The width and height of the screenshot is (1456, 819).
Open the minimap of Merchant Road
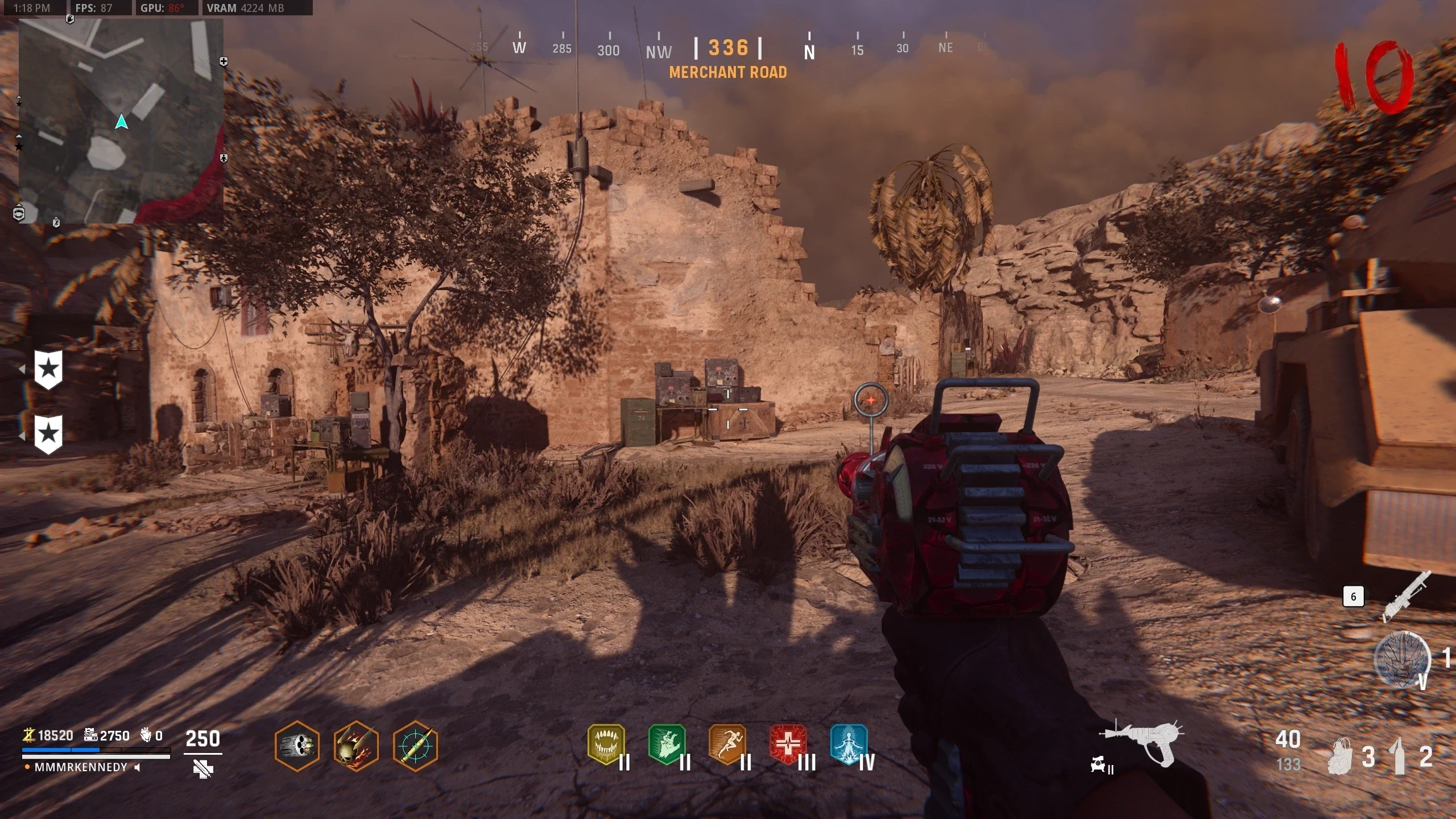pyautogui.click(x=121, y=121)
